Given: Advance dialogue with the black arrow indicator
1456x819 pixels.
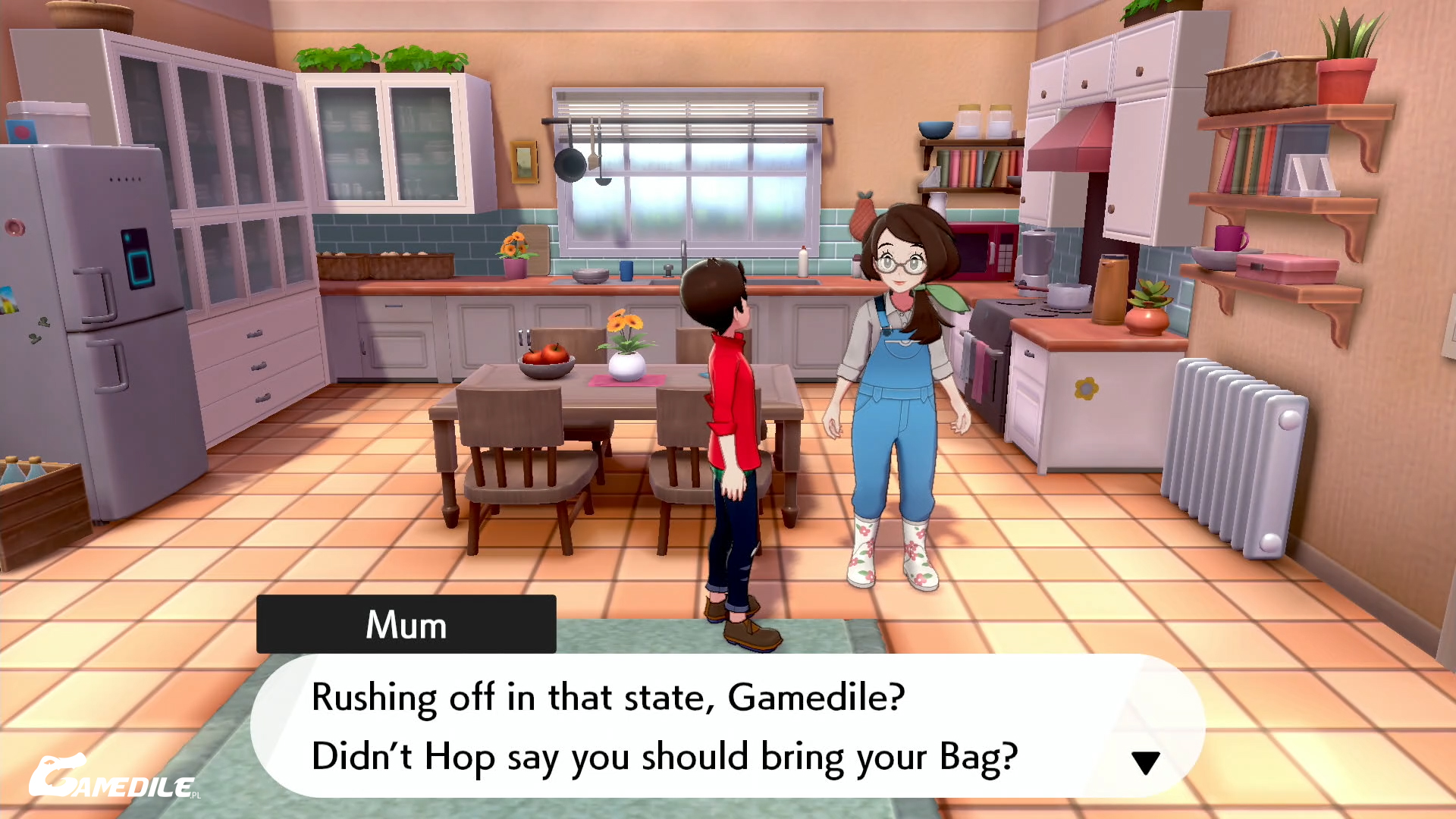Looking at the screenshot, I should tap(1145, 762).
